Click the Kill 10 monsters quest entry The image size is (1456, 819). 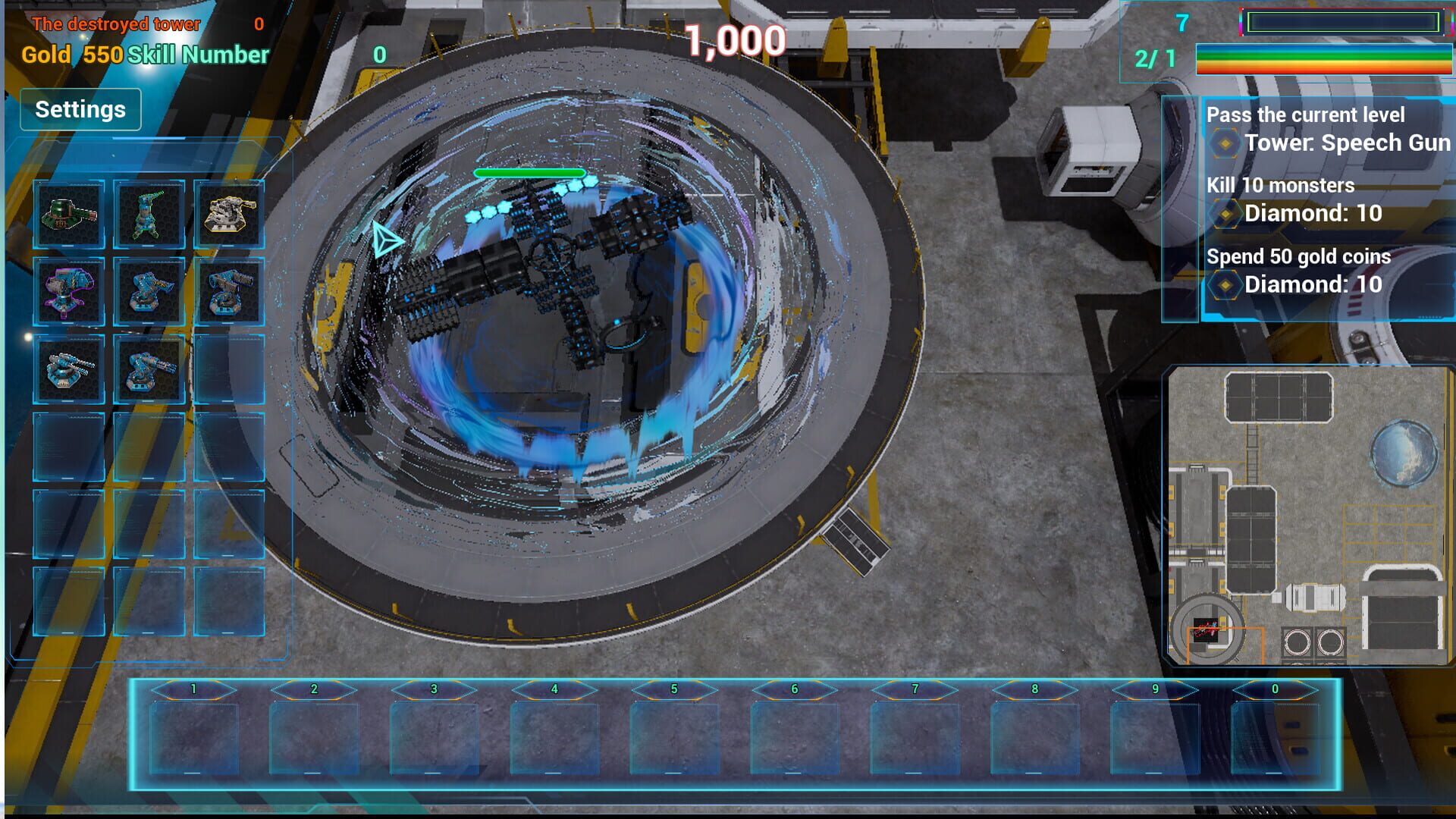tap(1282, 185)
